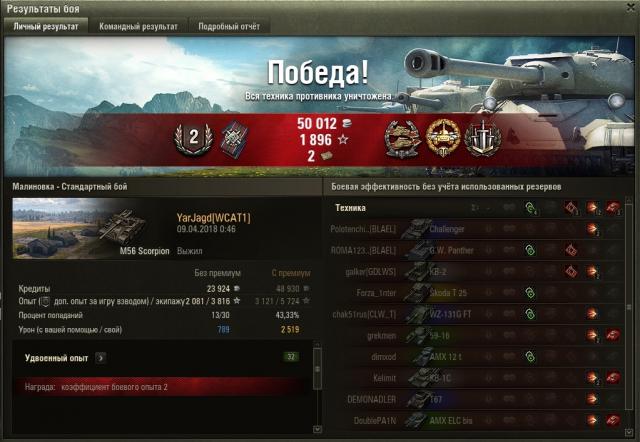Image resolution: width=640 pixels, height=442 pixels.
Task: Switch to the Командный результат tab
Action: 138,27
